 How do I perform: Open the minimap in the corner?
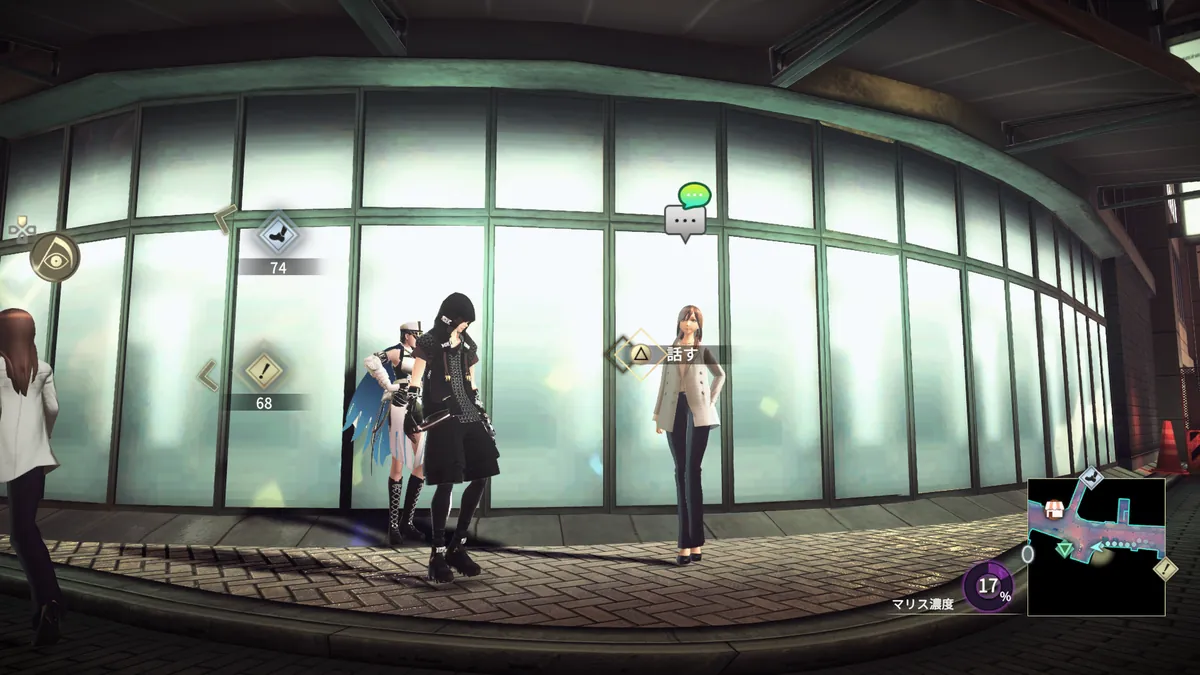[x=1096, y=546]
